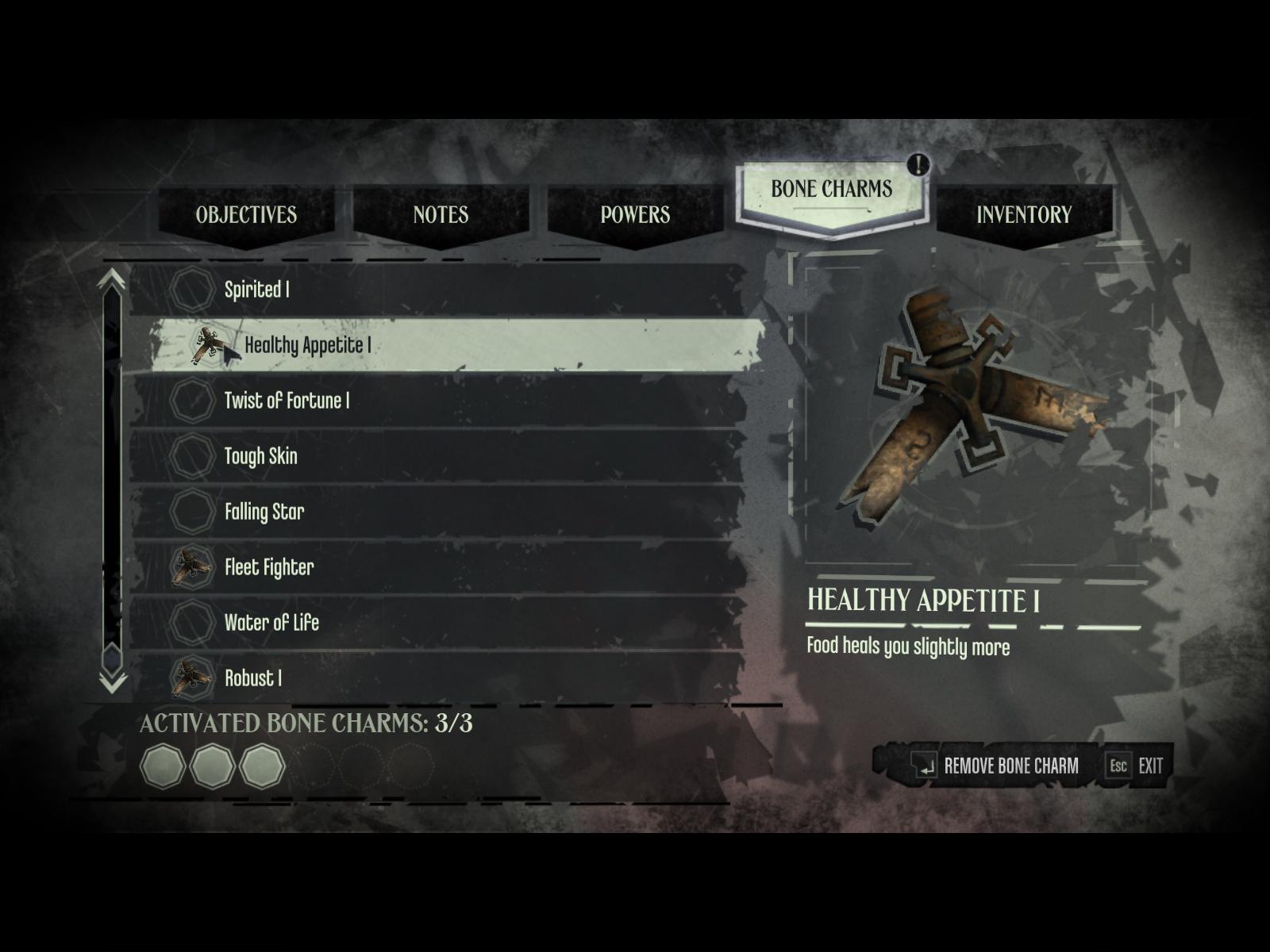1270x952 pixels.
Task: Select the Fleet Fighter bone charm
Action: pos(437,567)
